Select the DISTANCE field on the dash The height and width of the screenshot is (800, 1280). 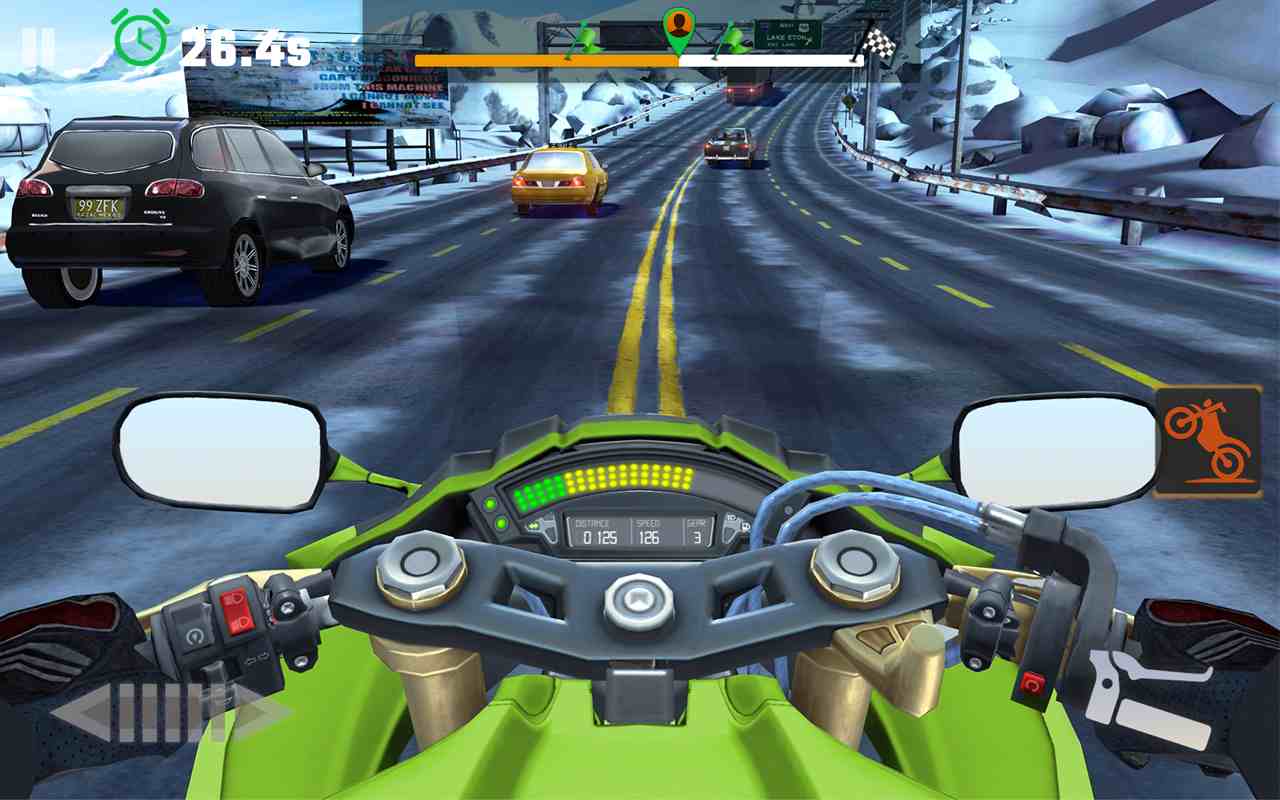pos(594,529)
